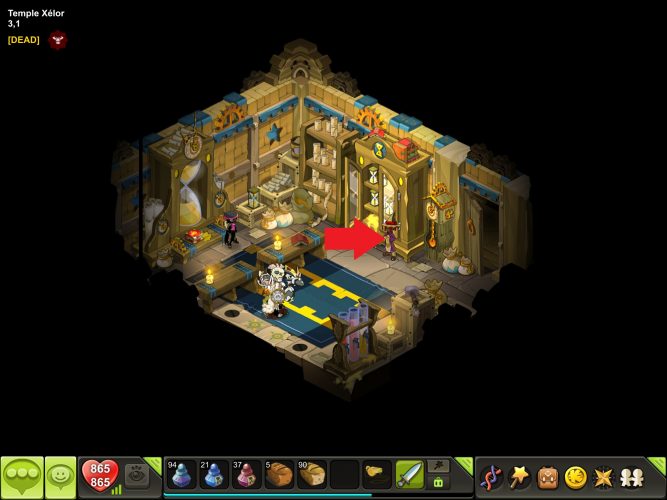Select the bread stack of 90
This screenshot has width=667, height=500.
[x=311, y=474]
